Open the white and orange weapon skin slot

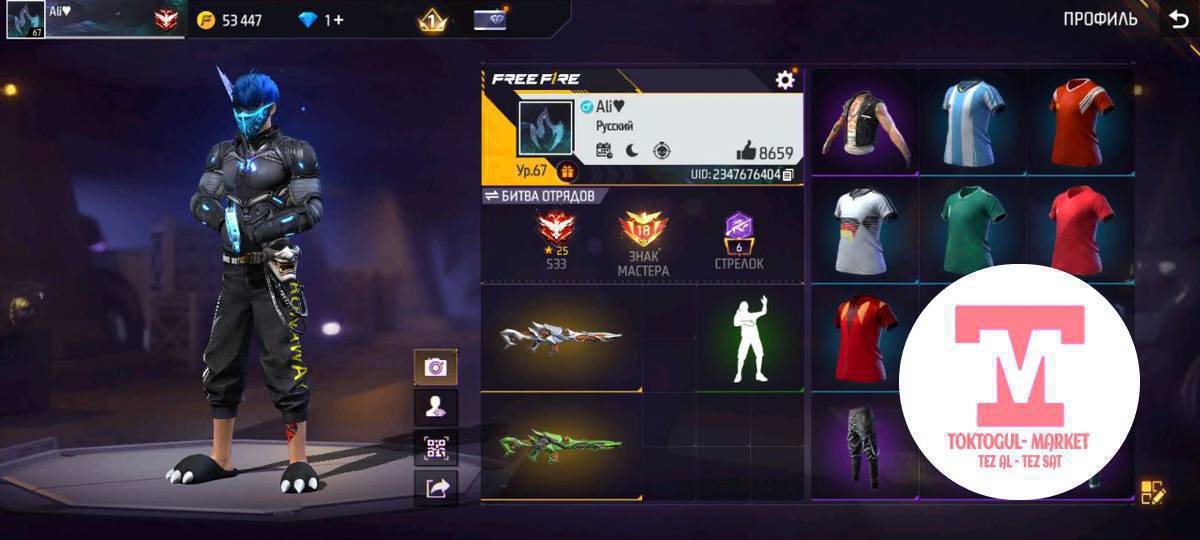point(561,338)
